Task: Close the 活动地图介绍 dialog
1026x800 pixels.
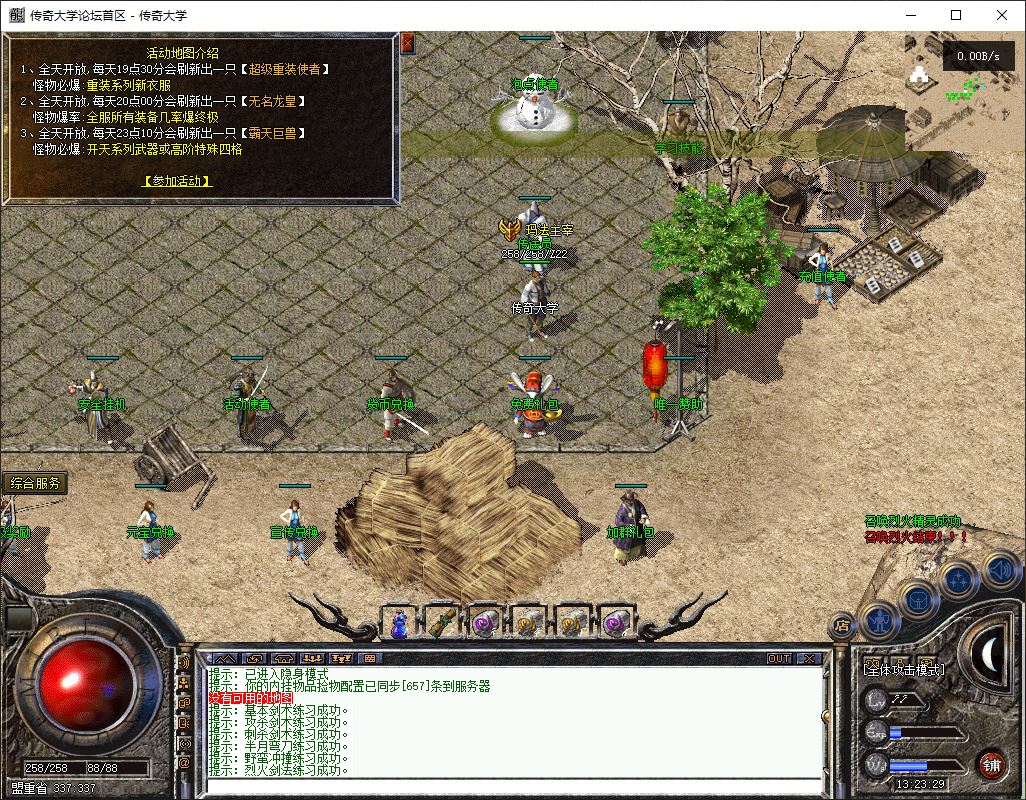Action: point(407,44)
